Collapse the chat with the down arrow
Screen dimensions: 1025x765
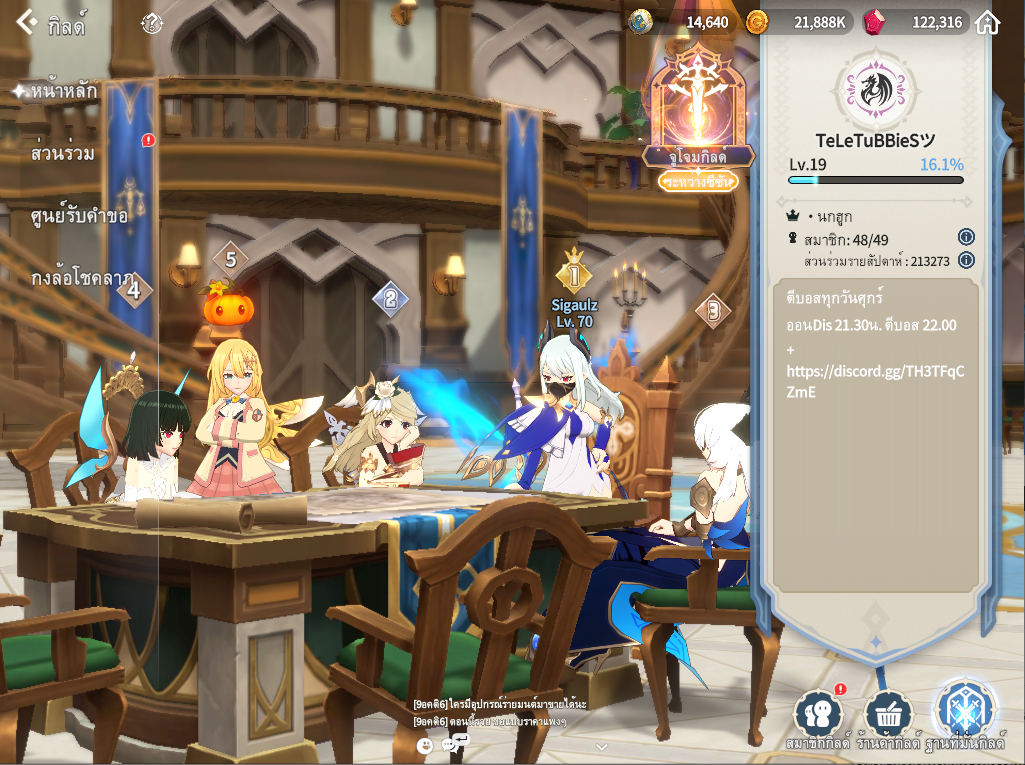point(601,746)
